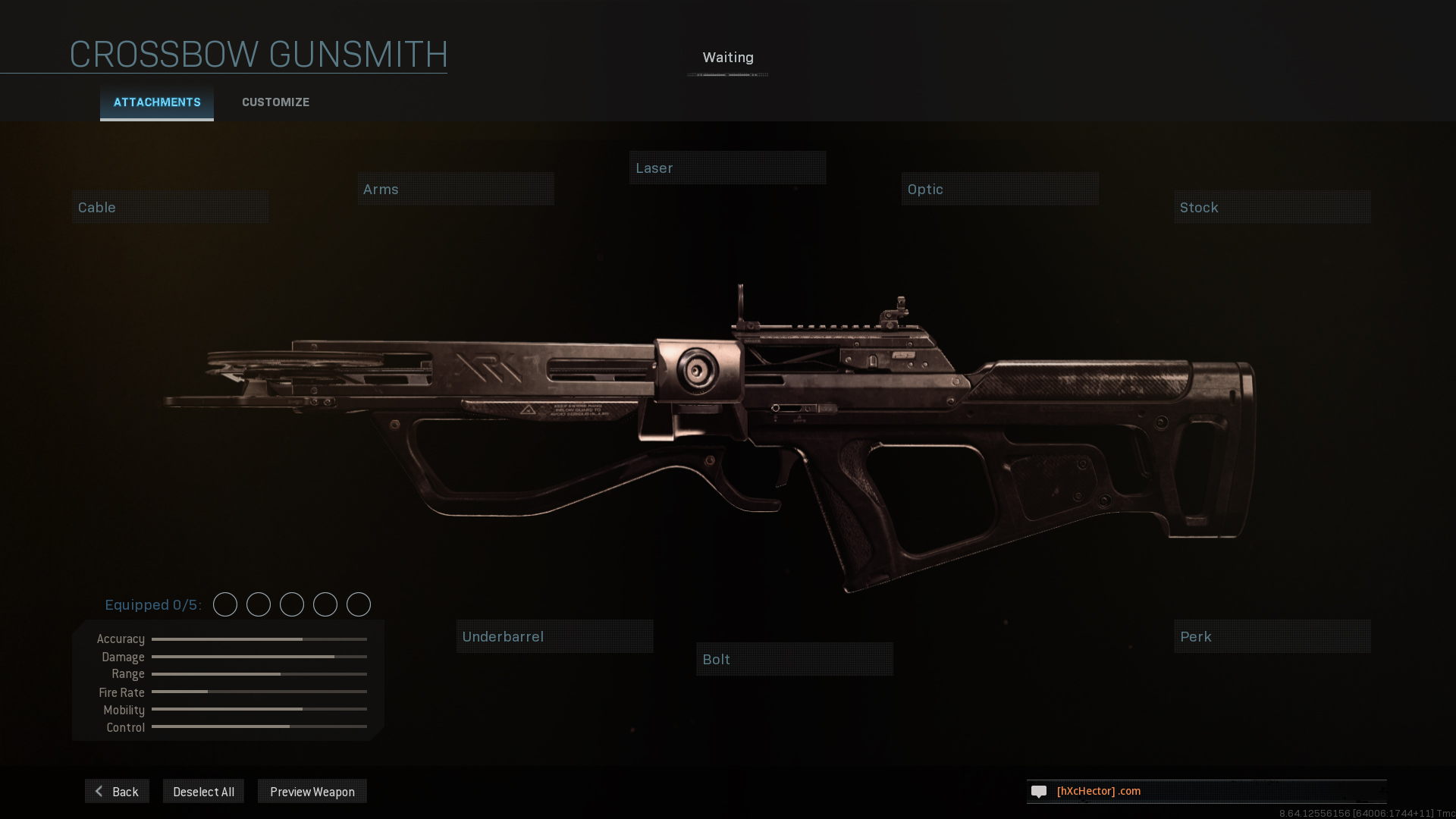Open the chat message box

click(1206, 791)
